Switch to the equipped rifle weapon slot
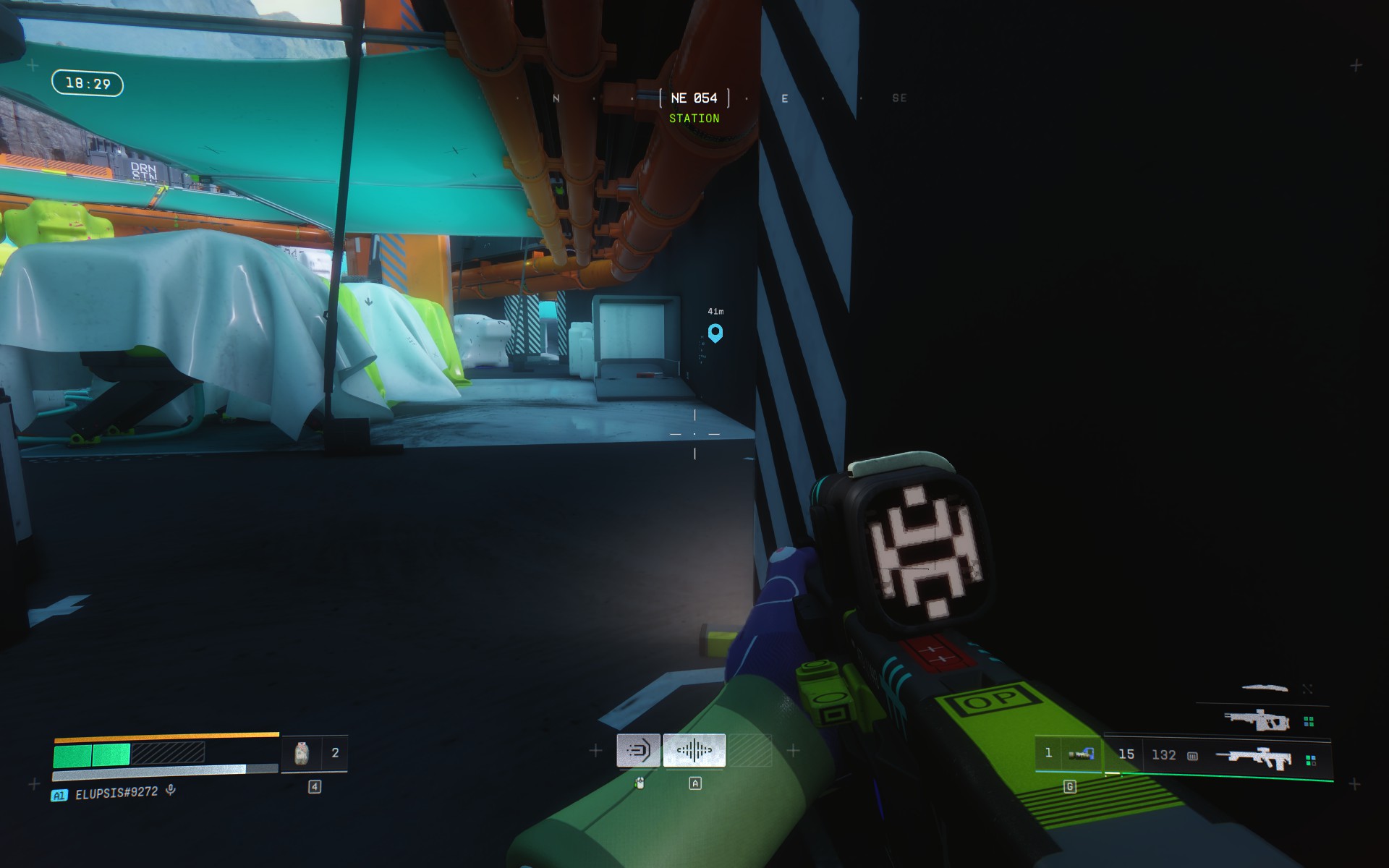 pos(1254,758)
